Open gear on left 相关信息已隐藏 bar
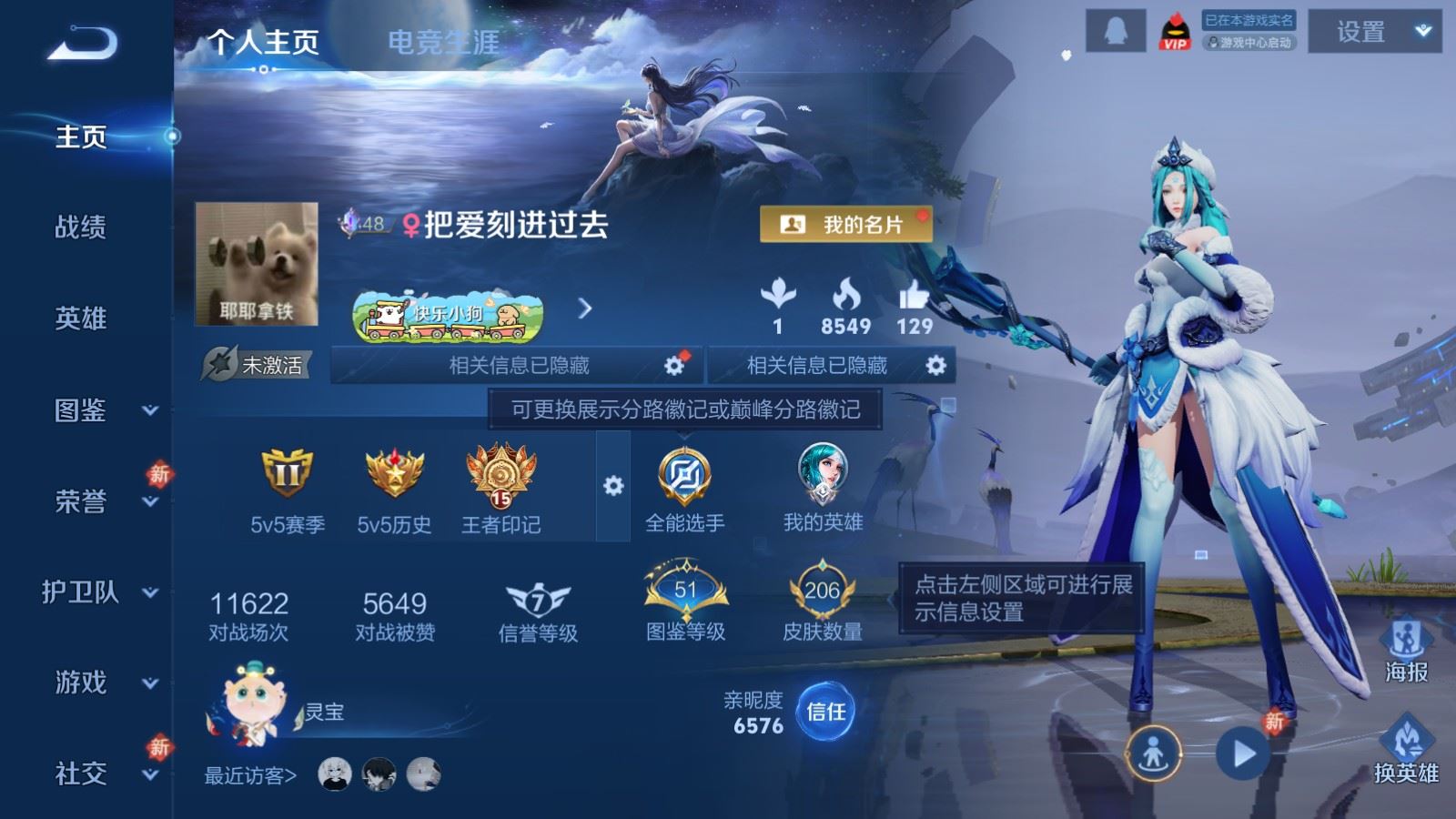This screenshot has width=1456, height=819. (x=674, y=366)
